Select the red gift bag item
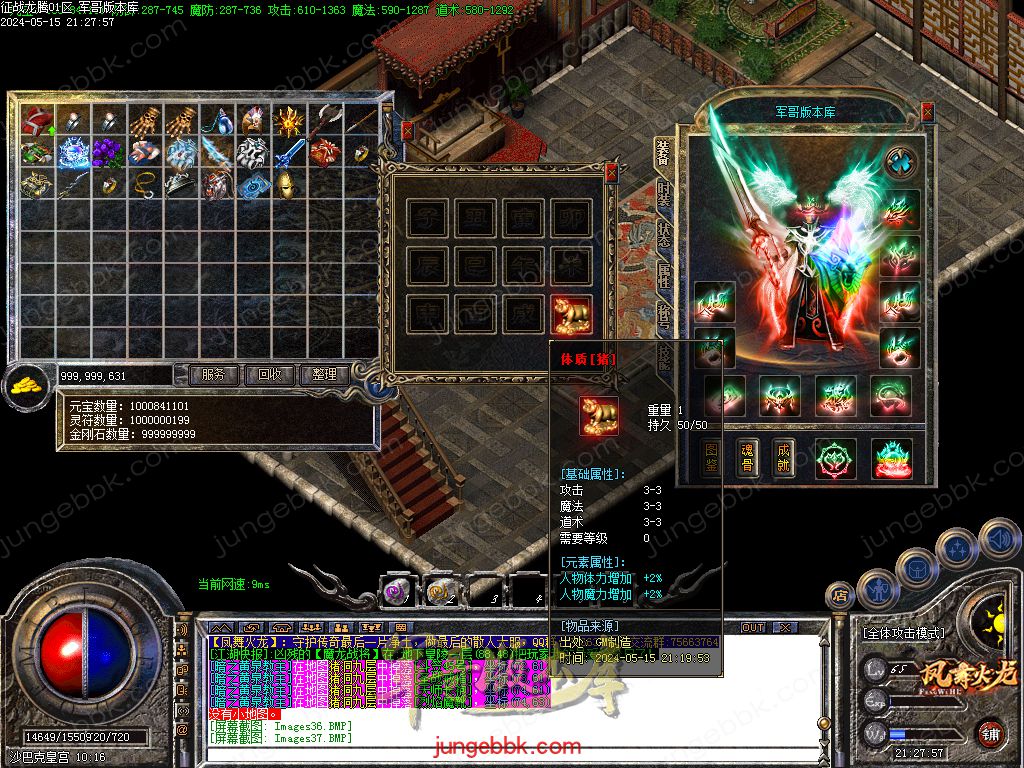 pos(37,122)
